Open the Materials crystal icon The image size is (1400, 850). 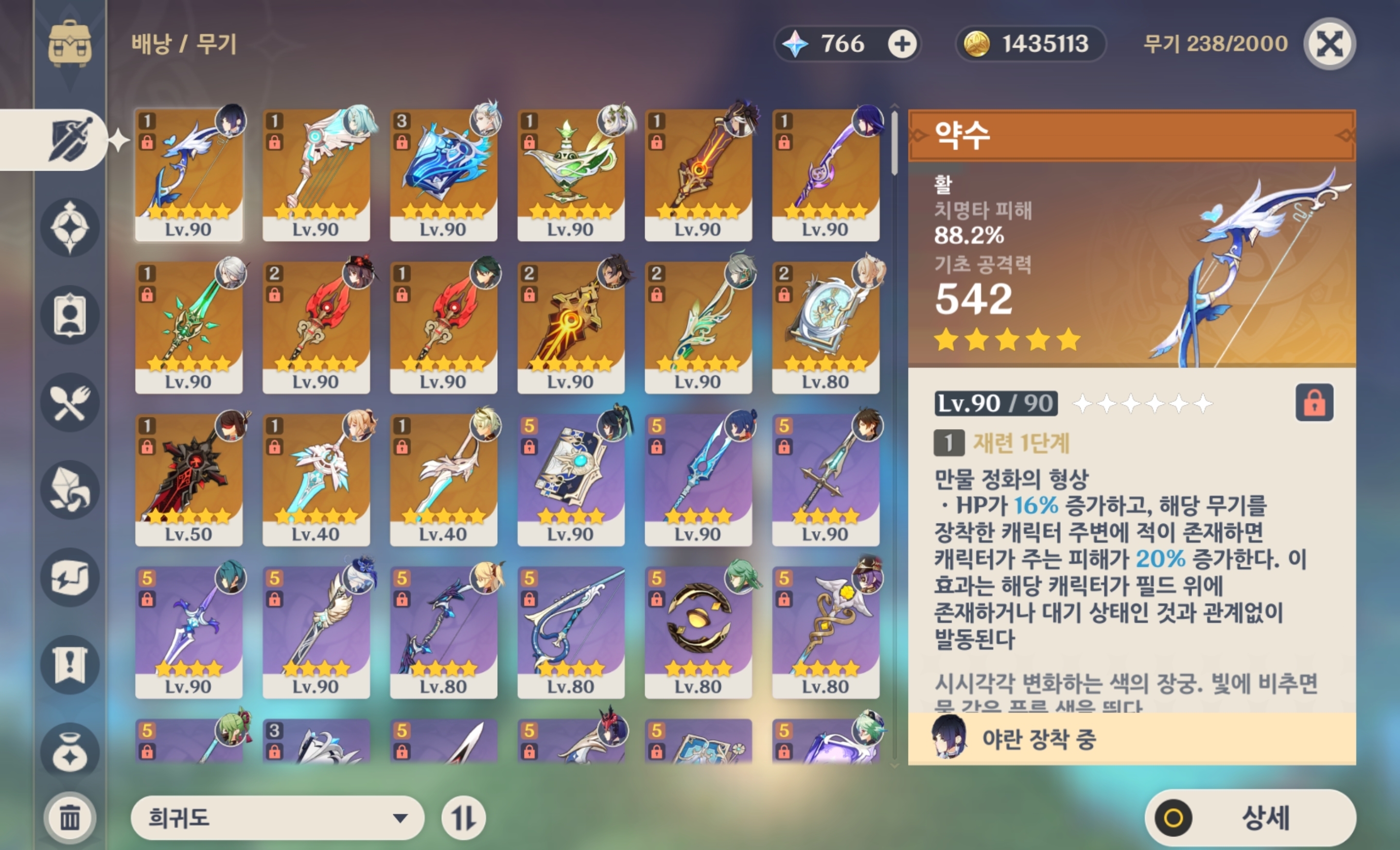pyautogui.click(x=70, y=490)
